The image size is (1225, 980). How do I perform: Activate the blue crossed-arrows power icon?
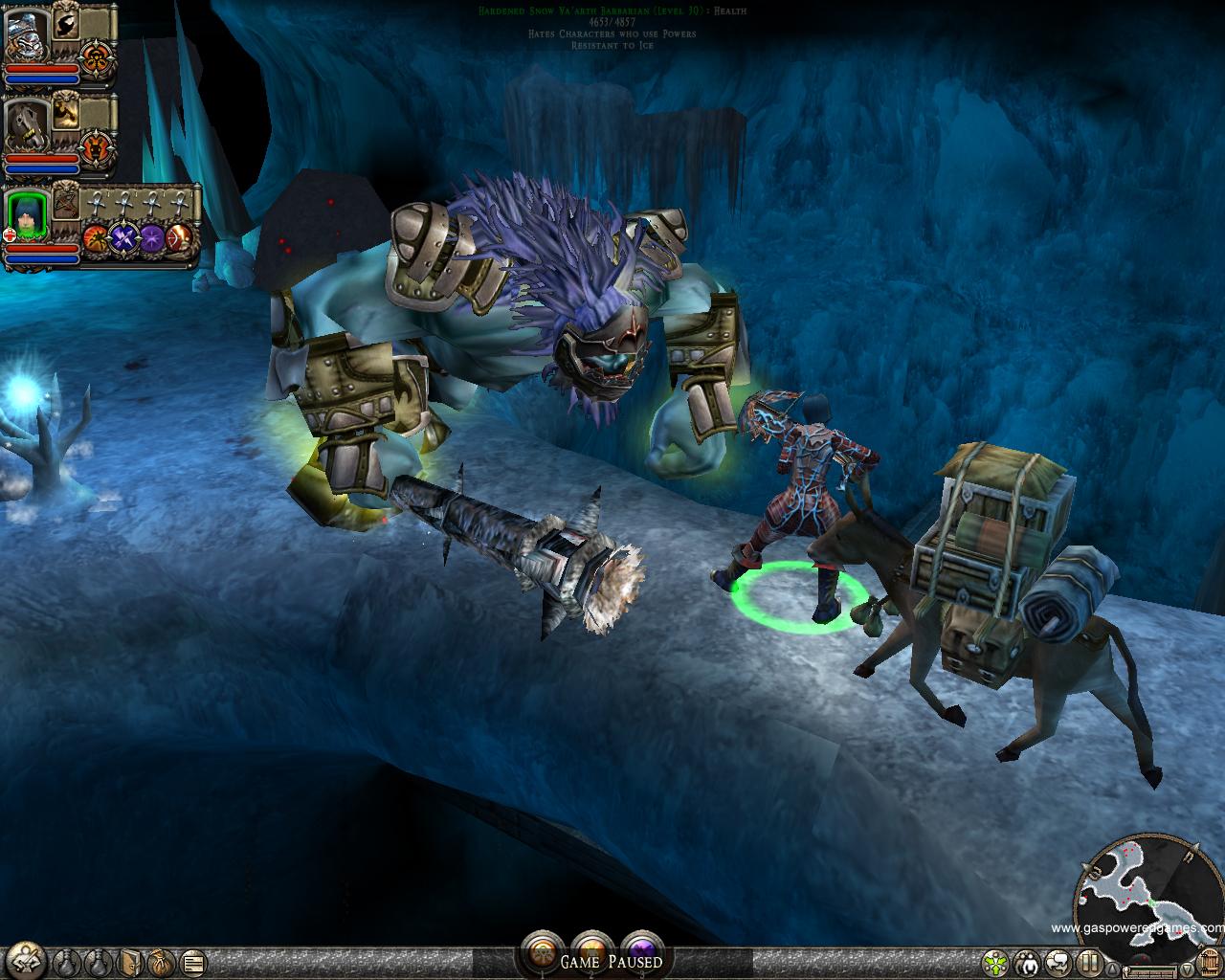[x=123, y=237]
